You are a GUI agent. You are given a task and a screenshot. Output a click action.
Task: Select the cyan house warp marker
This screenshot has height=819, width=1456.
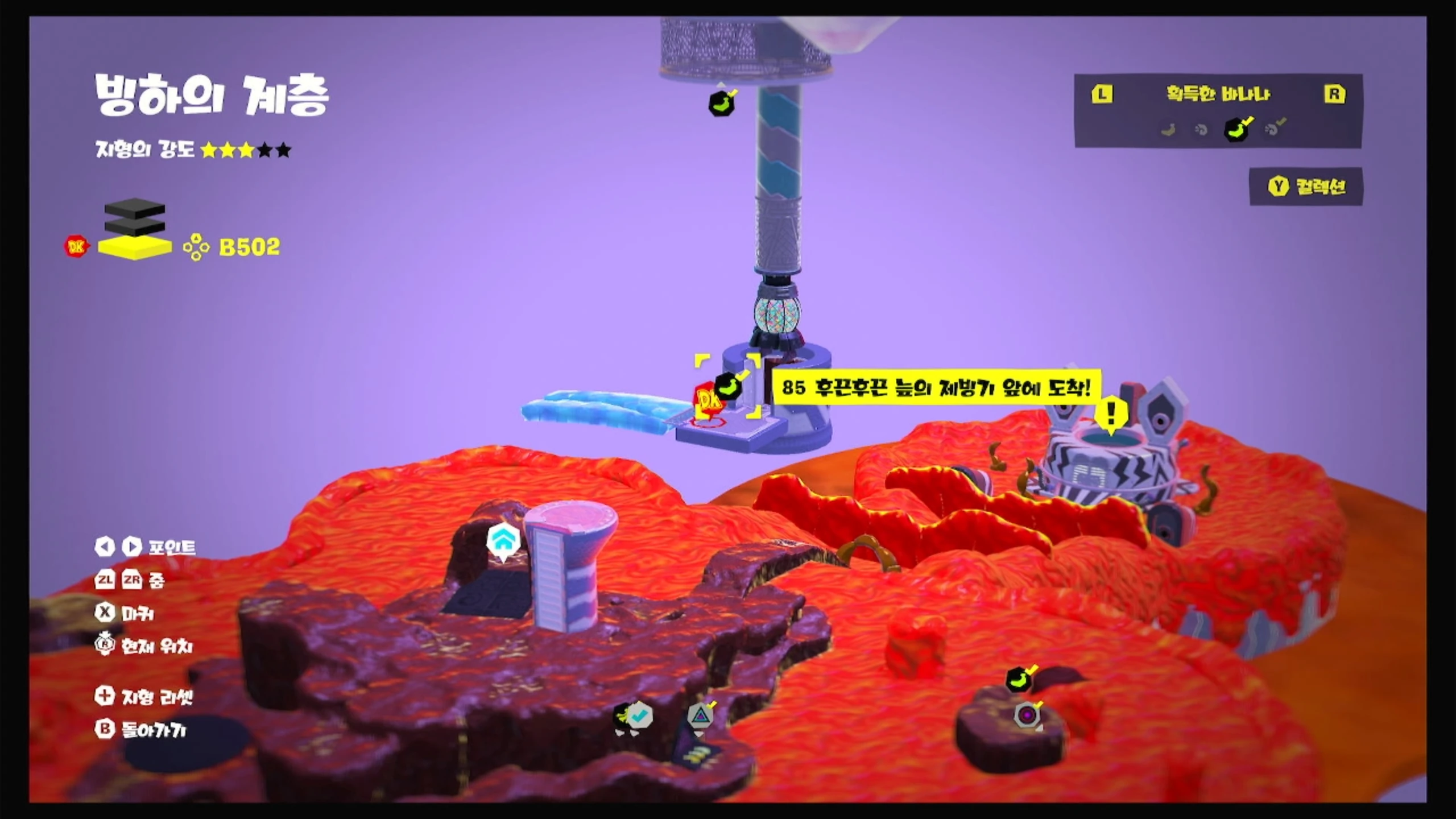tap(503, 540)
